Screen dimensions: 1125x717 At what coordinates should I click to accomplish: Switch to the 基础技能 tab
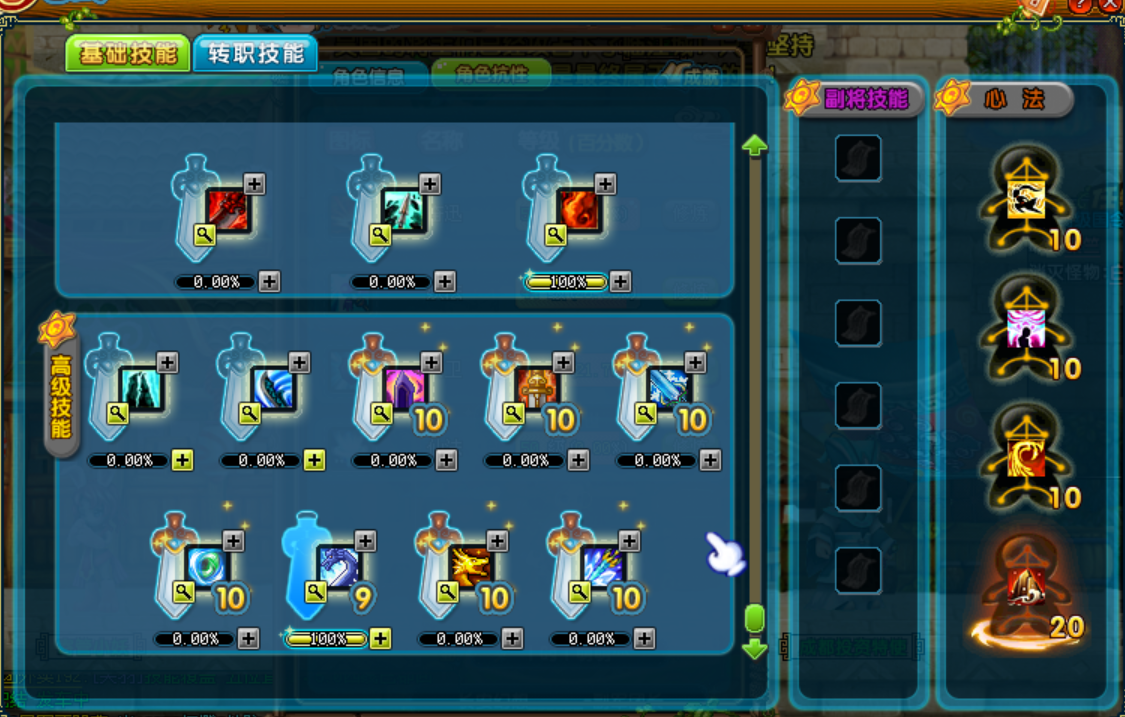(x=127, y=53)
